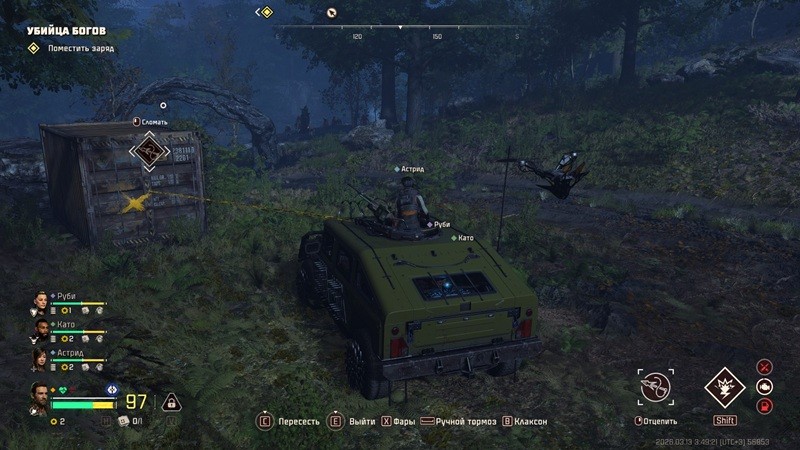Click the red crossed-tools vehicle damage icon
Screen dimensions: 800x450
point(765,367)
